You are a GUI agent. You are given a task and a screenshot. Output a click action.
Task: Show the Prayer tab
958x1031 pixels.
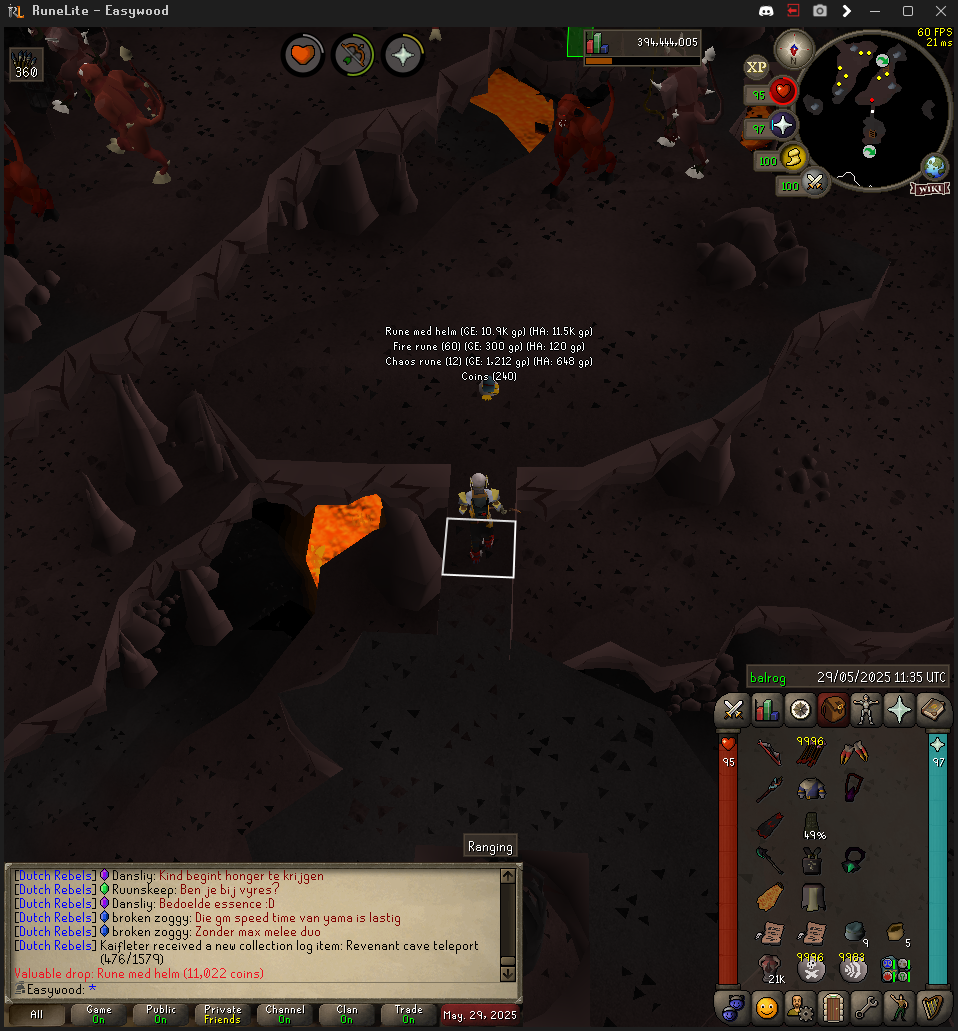tap(898, 710)
